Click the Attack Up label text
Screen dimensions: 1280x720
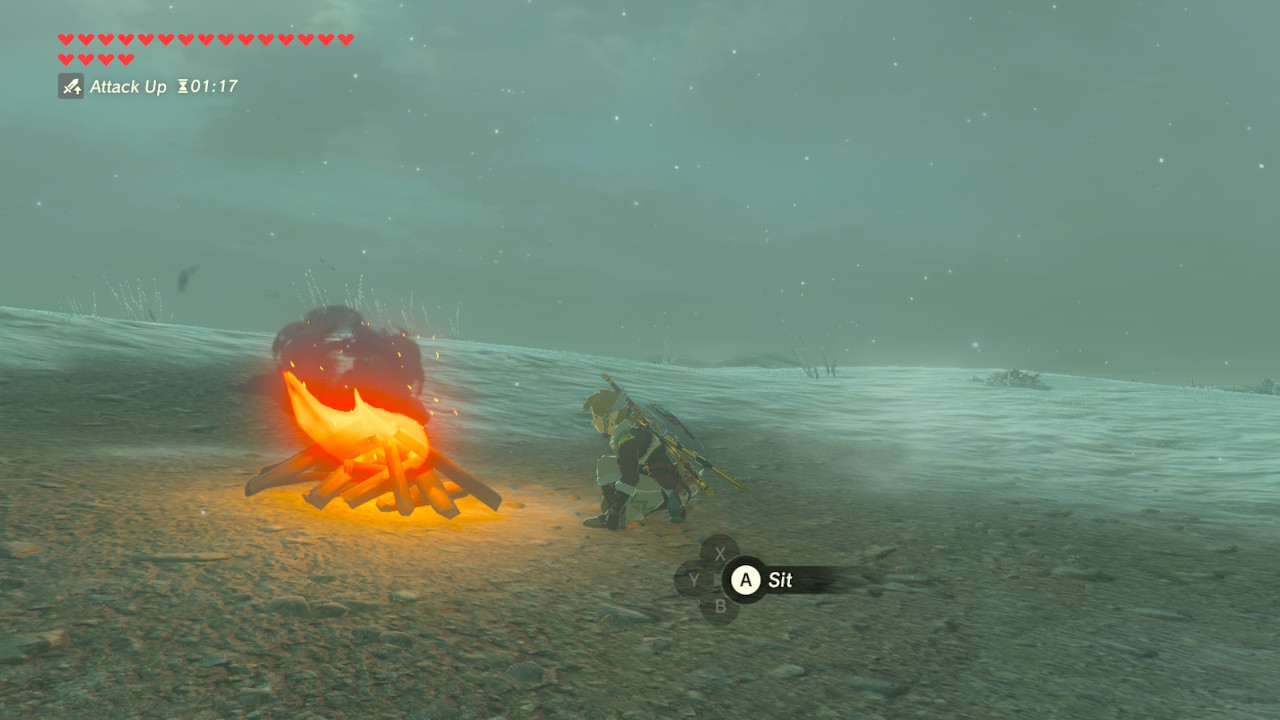pyautogui.click(x=127, y=87)
